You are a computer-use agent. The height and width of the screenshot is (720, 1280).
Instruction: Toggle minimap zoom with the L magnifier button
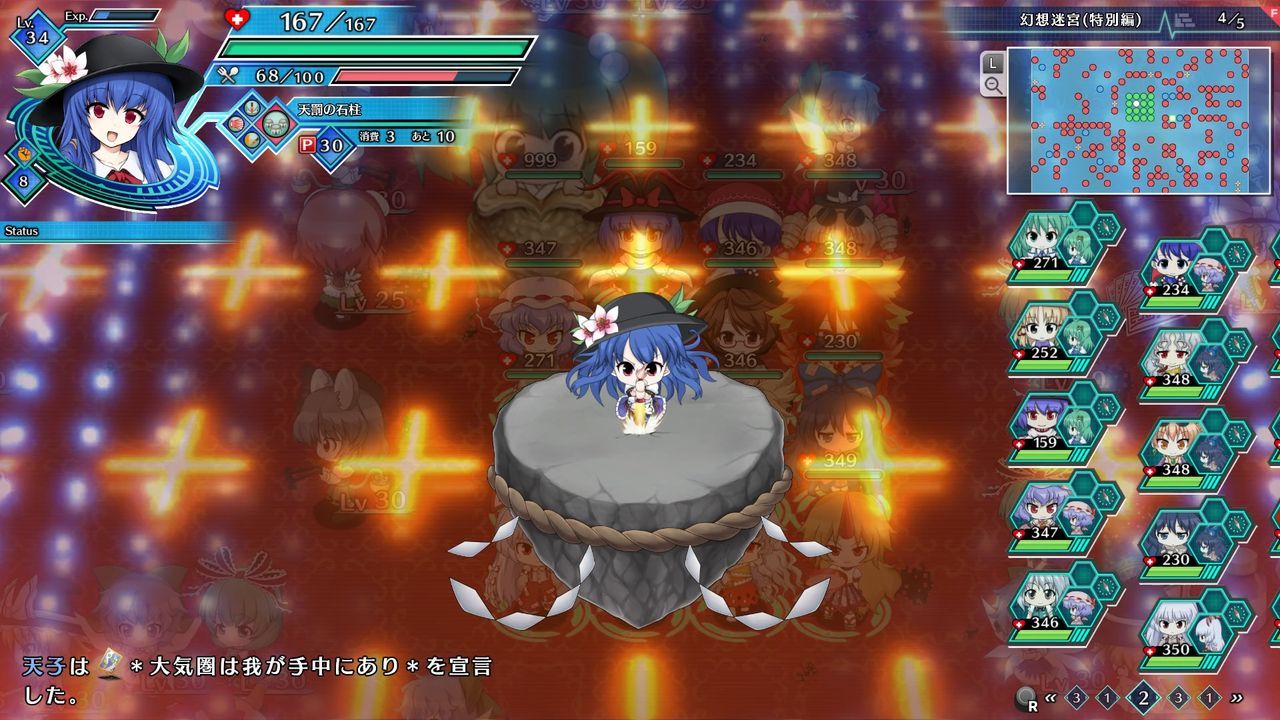[990, 71]
